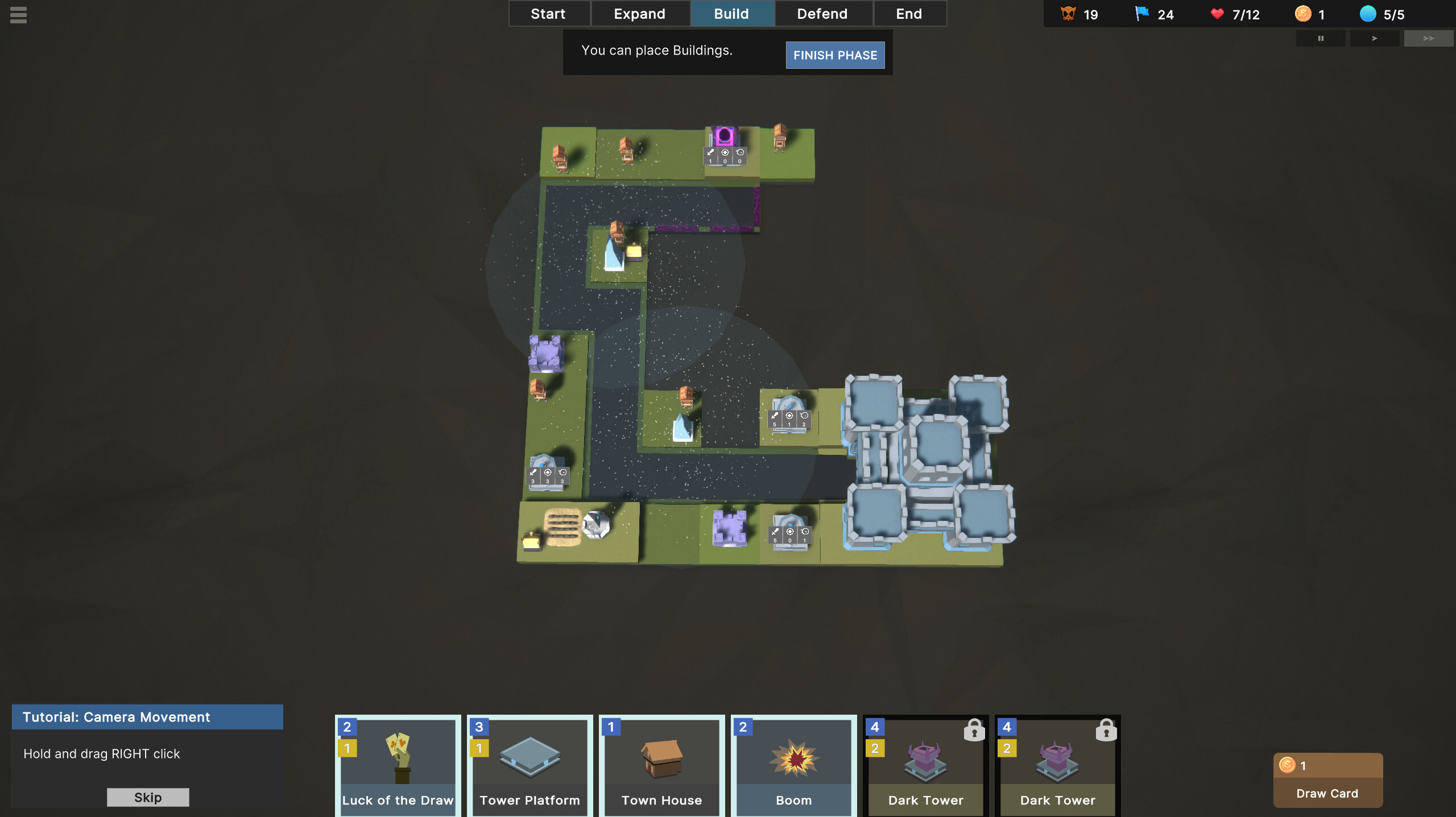Open the Expand phase tab
This screenshot has height=817, width=1456.
coord(640,13)
